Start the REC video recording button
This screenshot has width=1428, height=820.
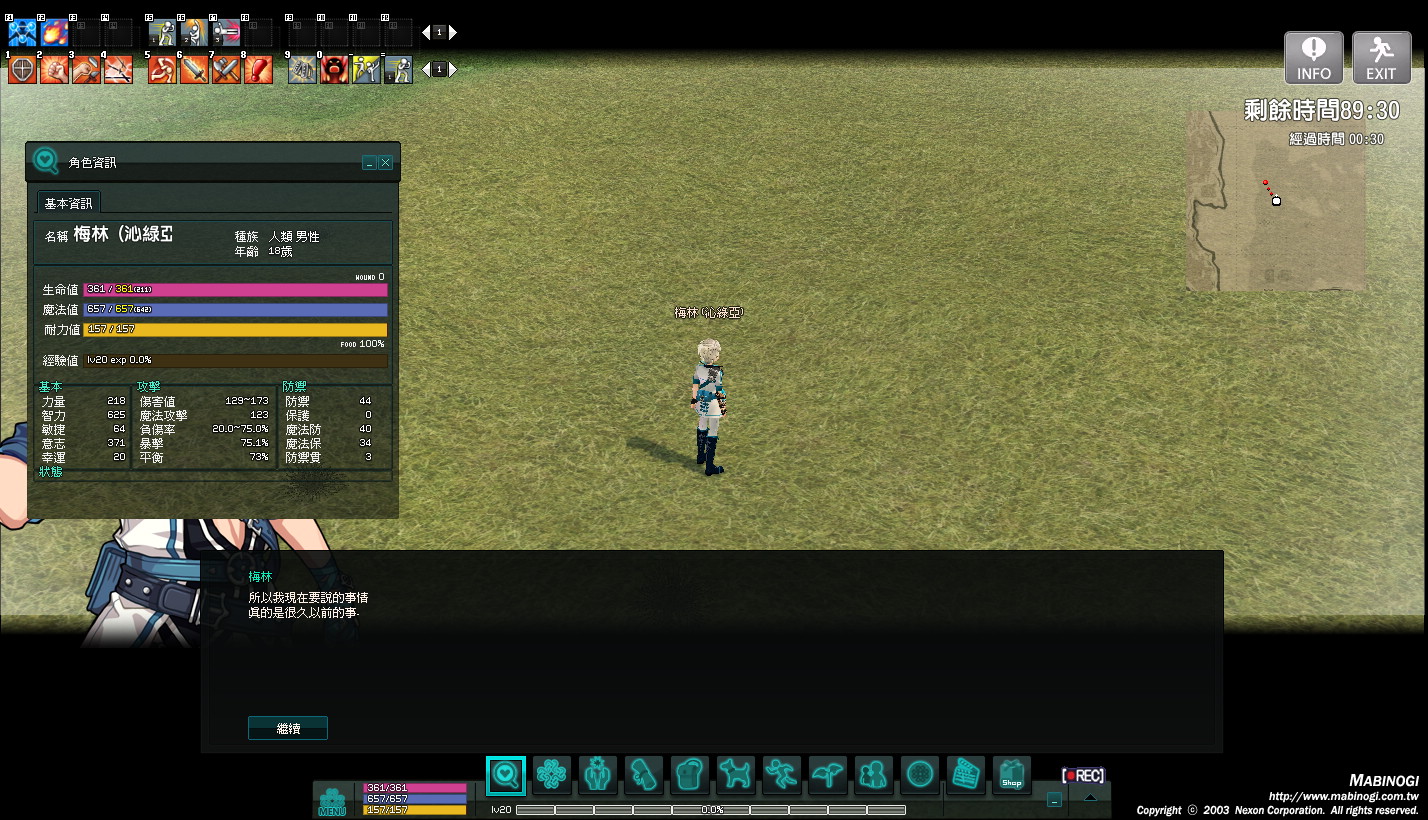(x=1083, y=776)
